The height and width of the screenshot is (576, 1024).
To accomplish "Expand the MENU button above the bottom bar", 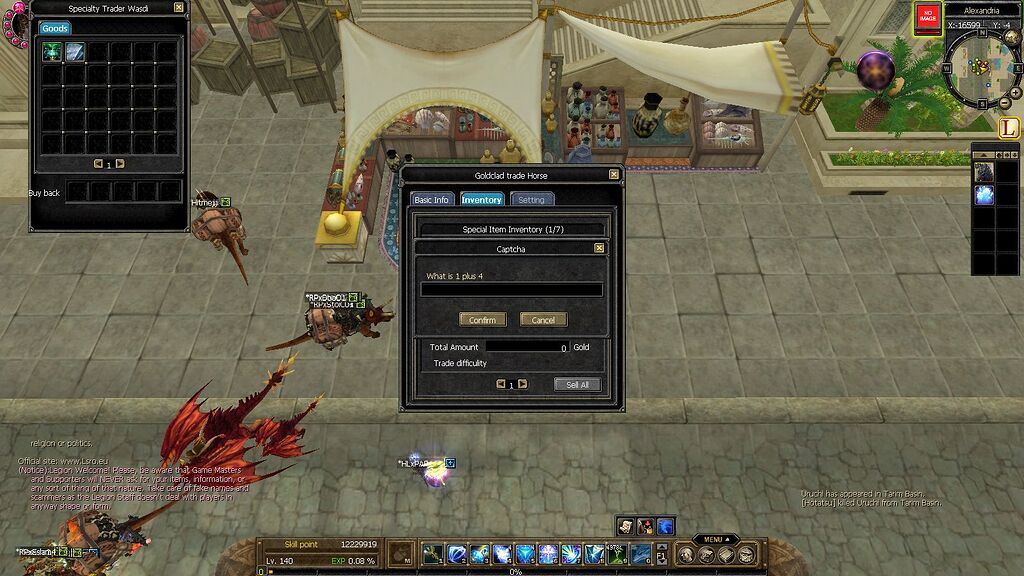I will [x=713, y=539].
